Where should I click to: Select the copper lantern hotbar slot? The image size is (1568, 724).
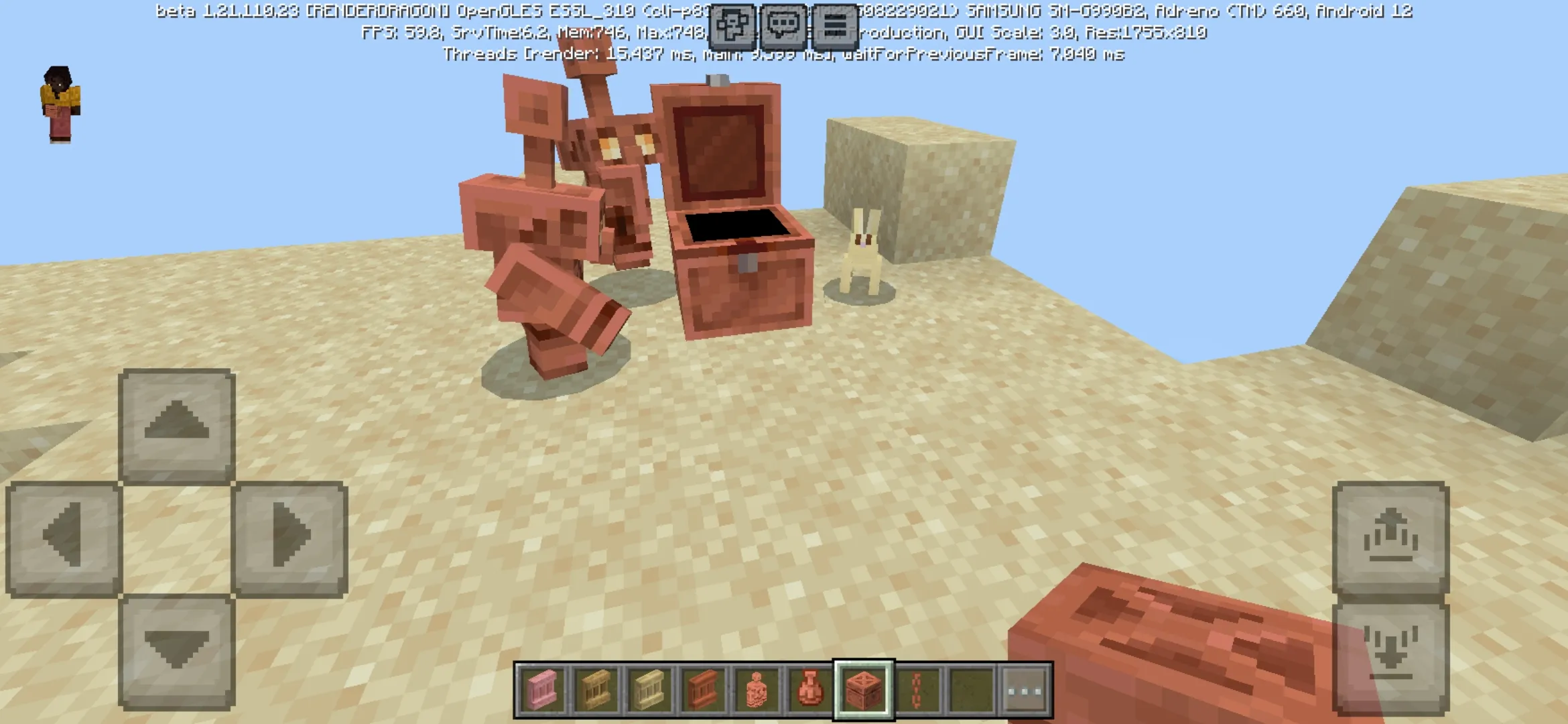pos(809,690)
